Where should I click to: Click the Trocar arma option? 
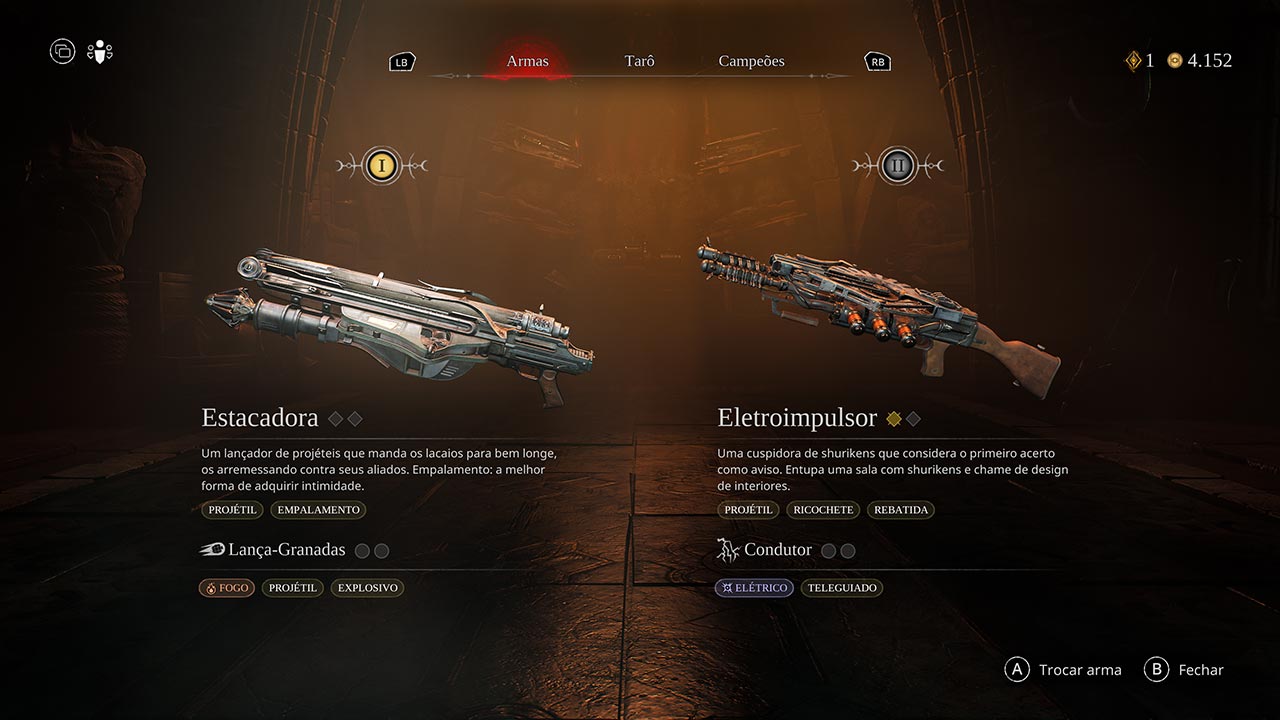pos(1064,670)
